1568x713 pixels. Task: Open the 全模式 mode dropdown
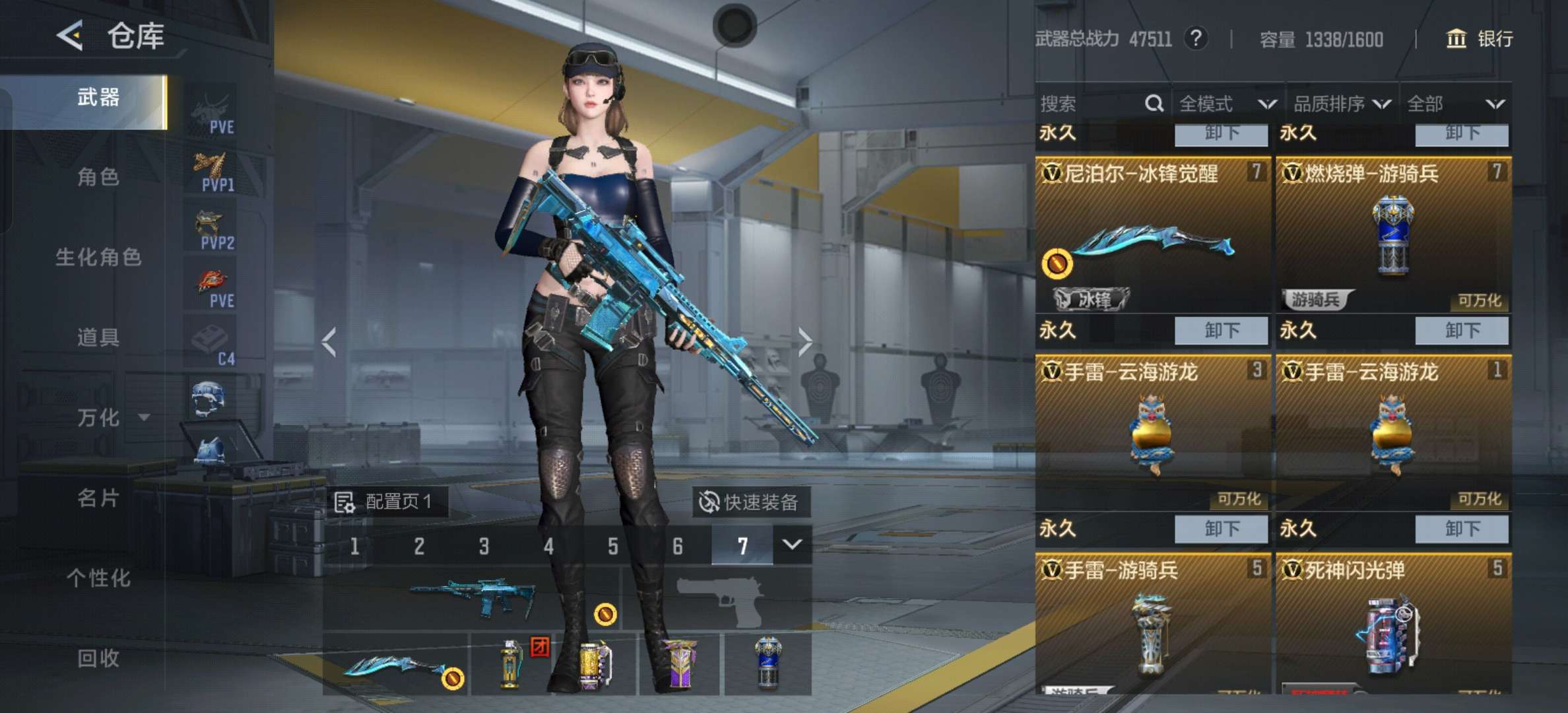(1226, 104)
